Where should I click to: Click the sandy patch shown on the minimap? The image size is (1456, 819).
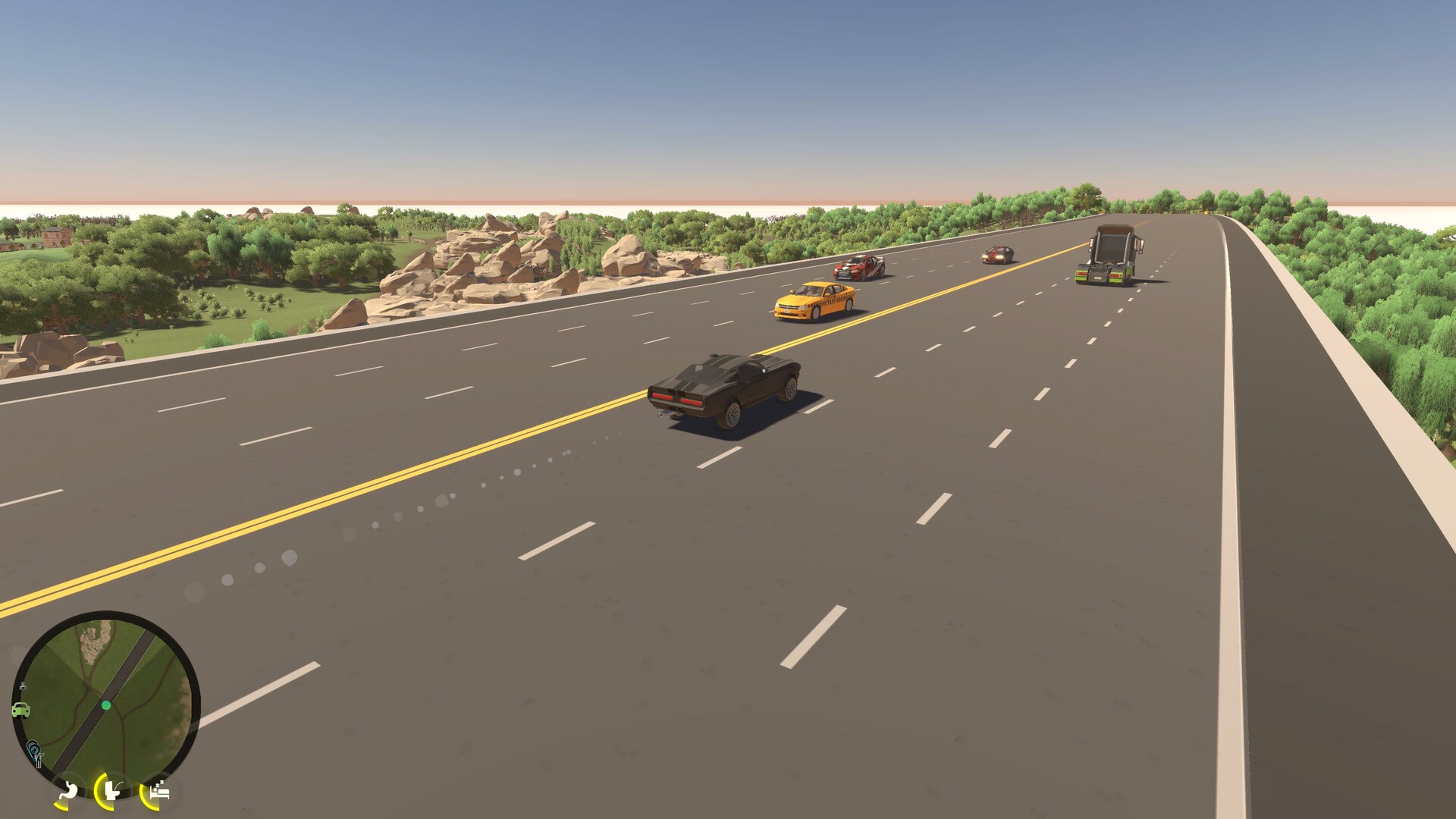click(x=91, y=642)
